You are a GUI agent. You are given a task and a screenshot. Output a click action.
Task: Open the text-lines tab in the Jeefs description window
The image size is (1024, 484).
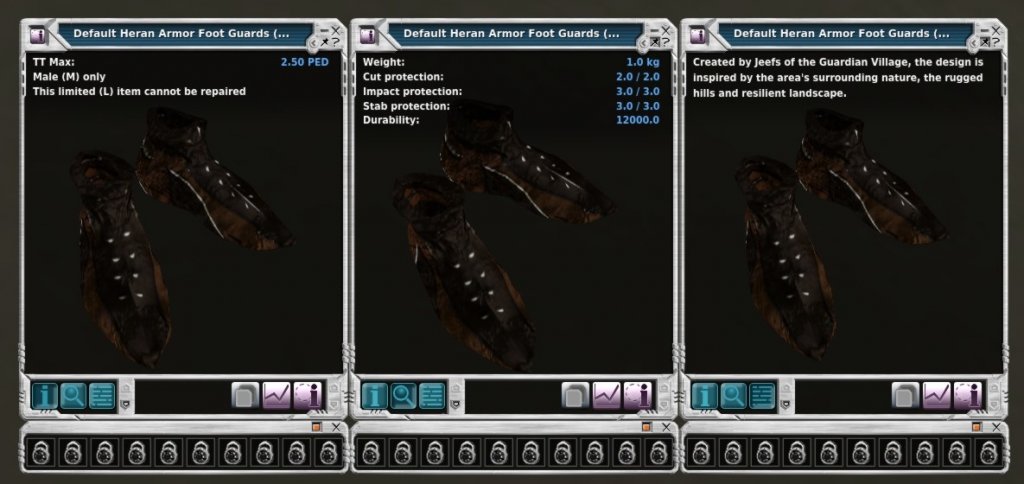click(x=762, y=395)
